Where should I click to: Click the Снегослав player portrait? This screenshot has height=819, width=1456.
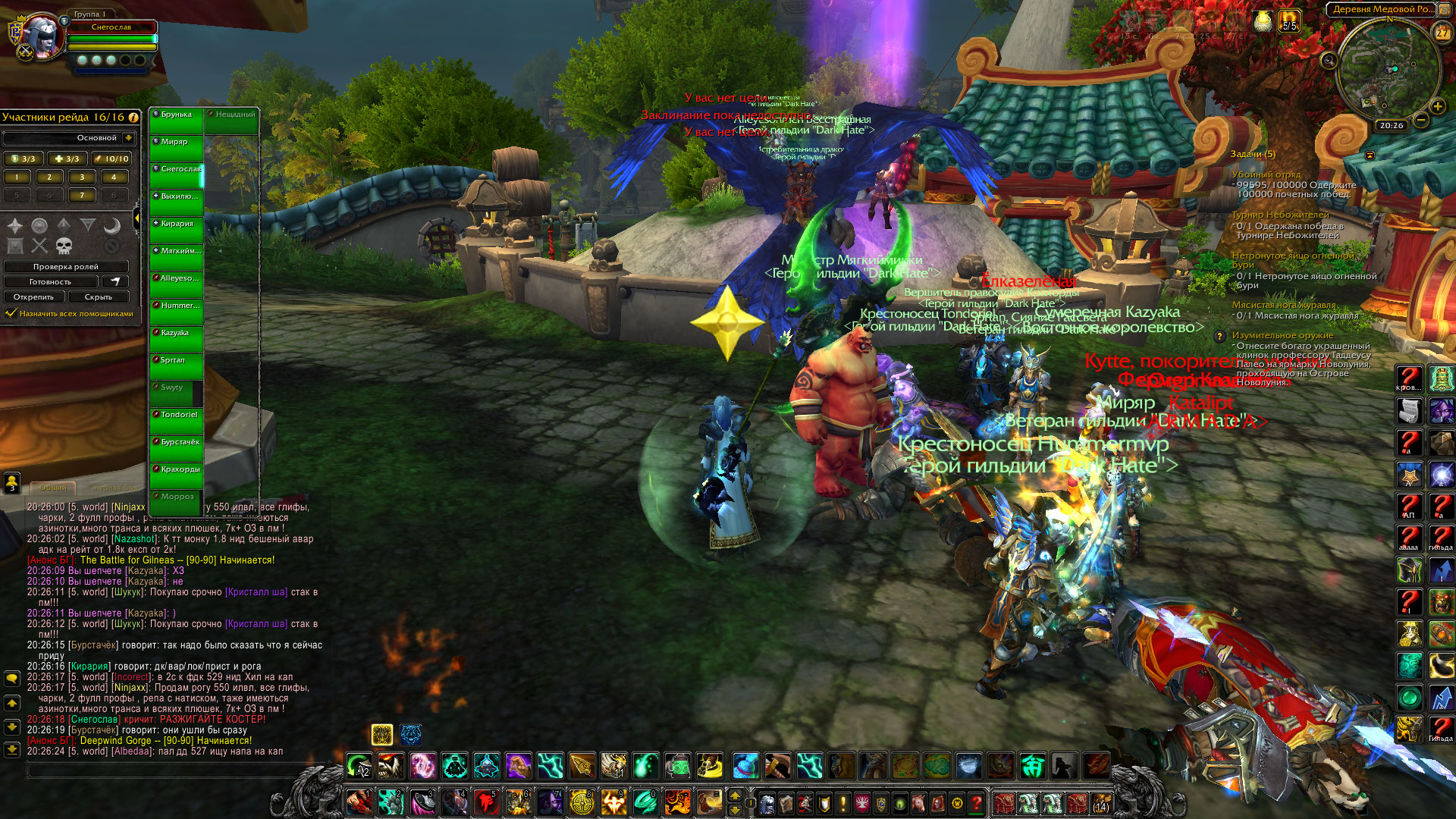(x=42, y=36)
